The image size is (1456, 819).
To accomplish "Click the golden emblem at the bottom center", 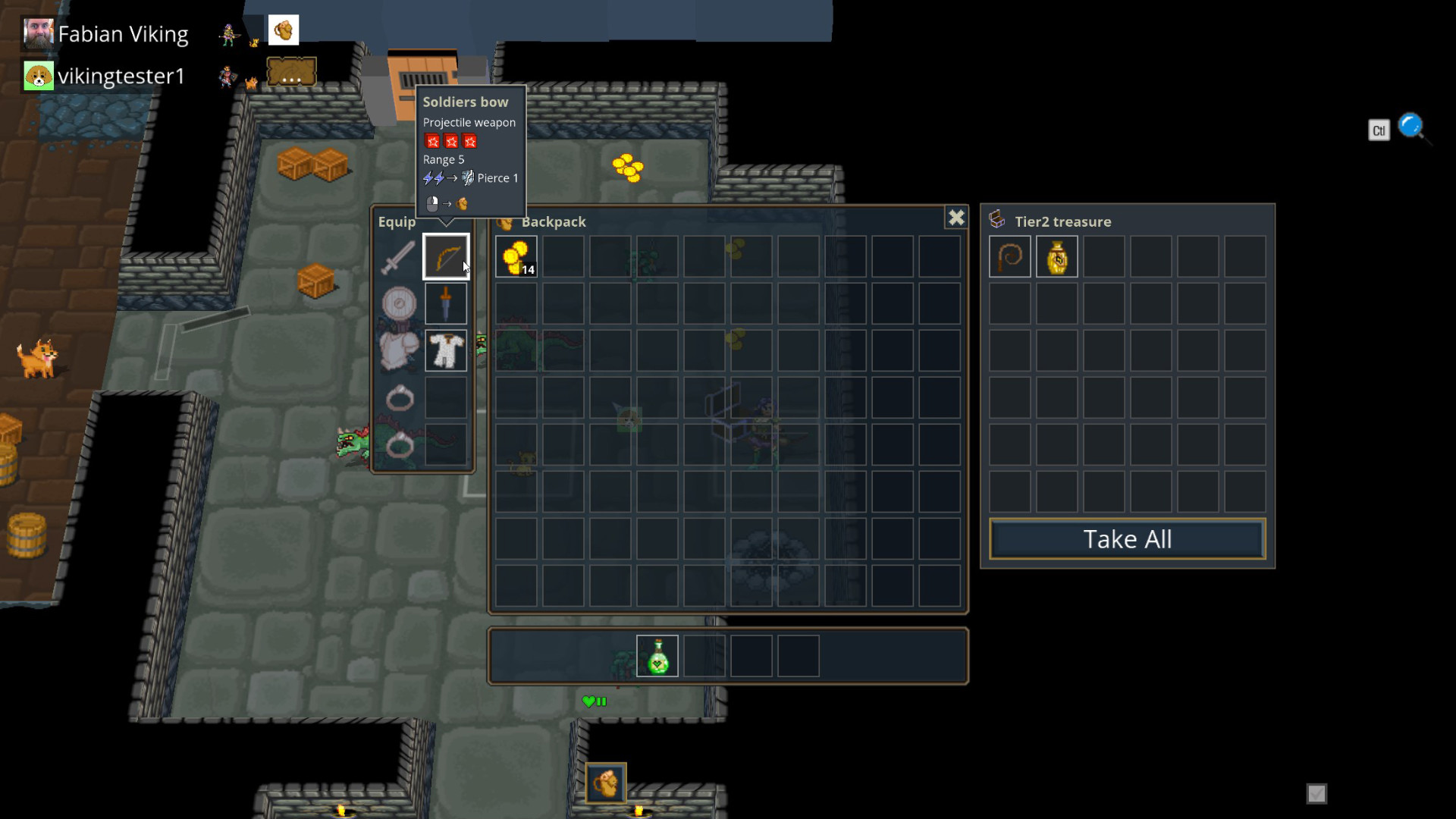I will (605, 783).
